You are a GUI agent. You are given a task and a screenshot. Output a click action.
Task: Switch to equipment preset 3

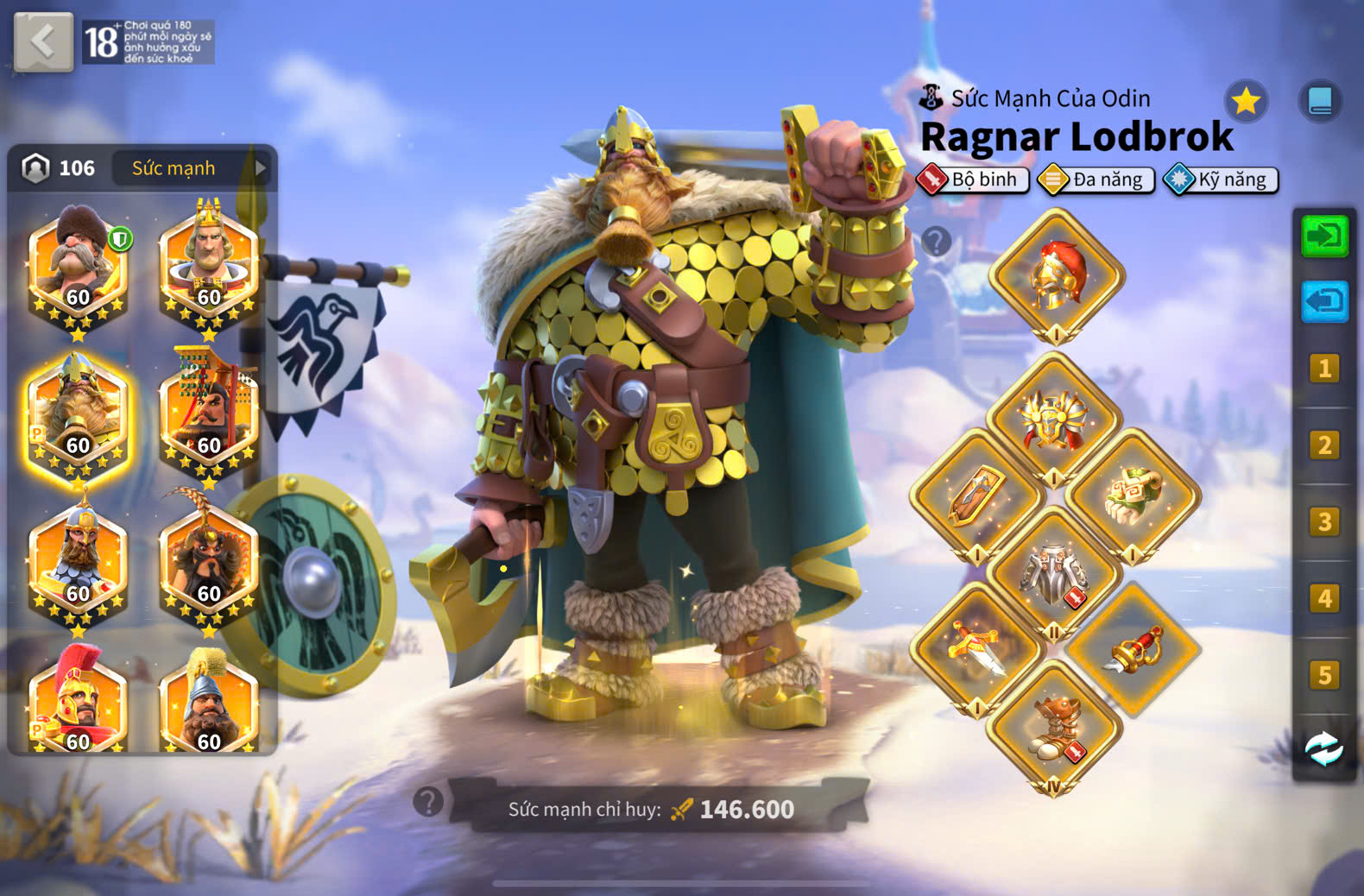(1324, 522)
